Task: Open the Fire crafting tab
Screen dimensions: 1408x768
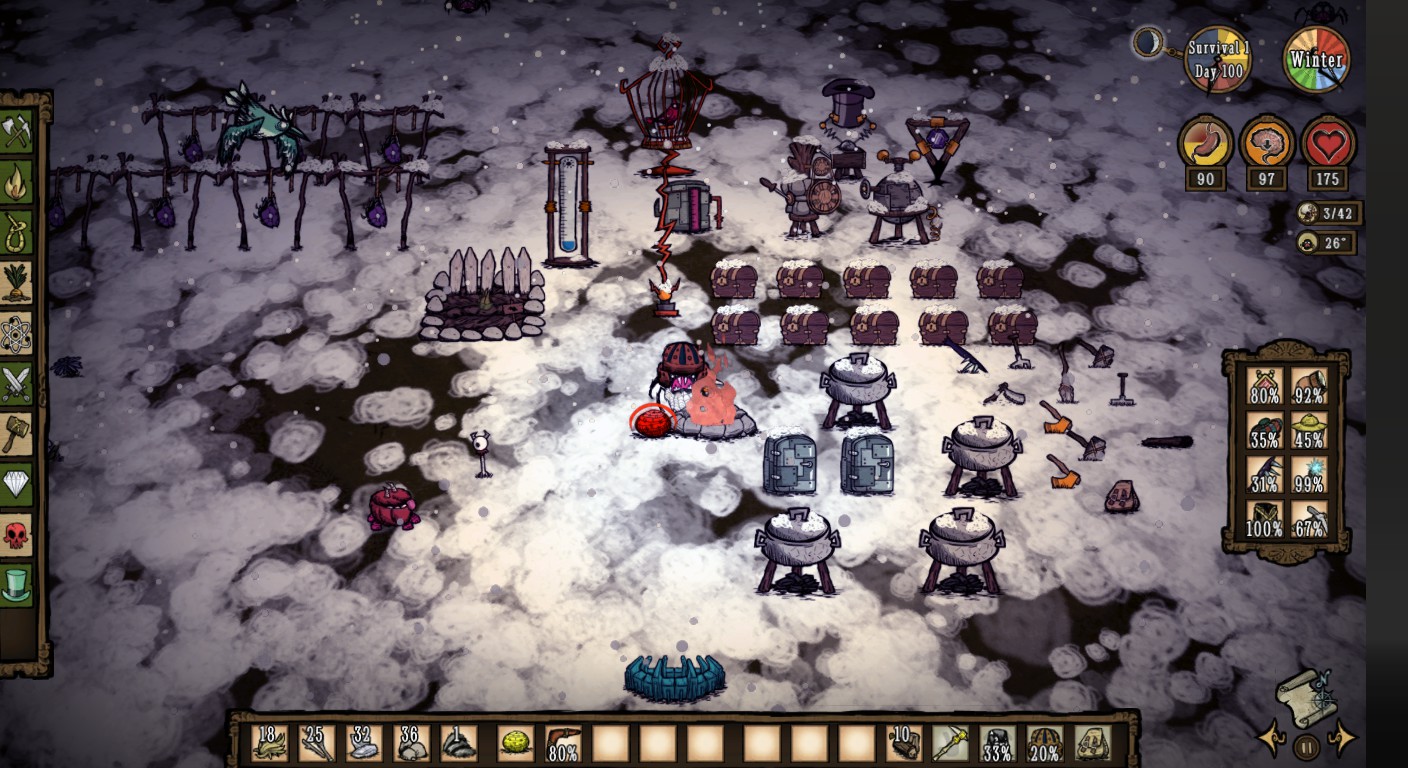Action: [x=16, y=183]
